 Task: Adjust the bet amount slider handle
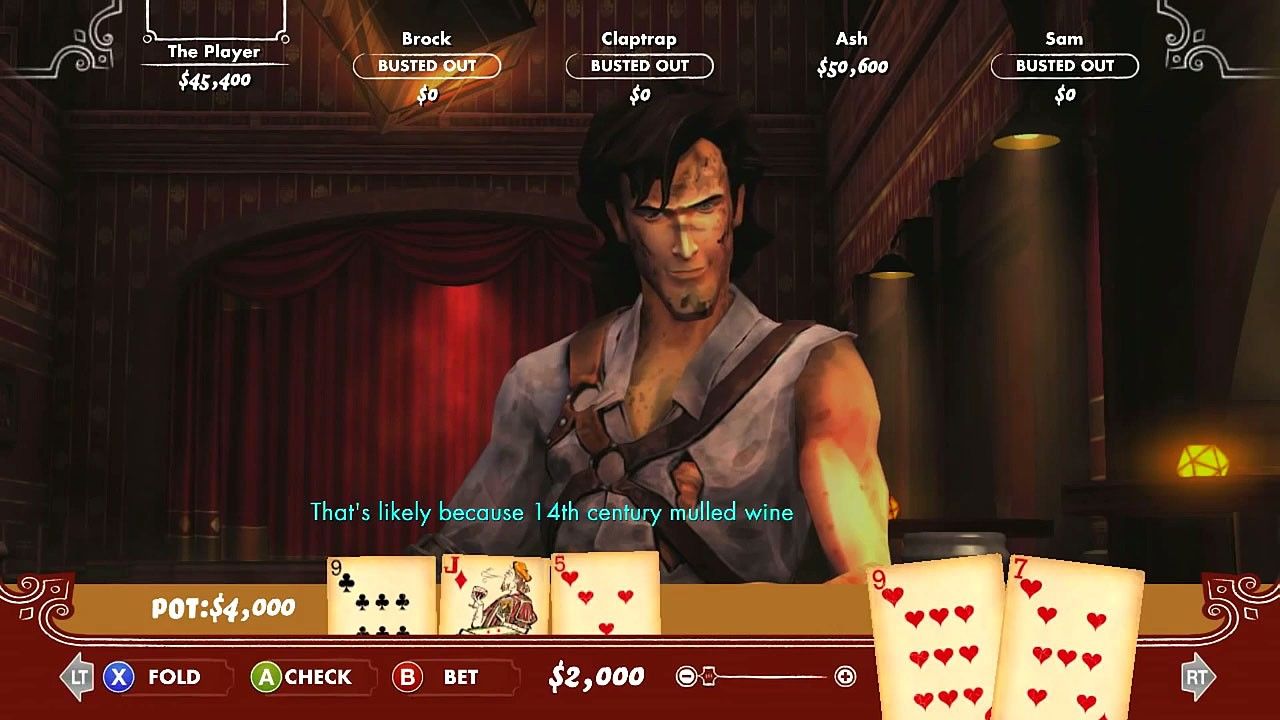point(708,677)
